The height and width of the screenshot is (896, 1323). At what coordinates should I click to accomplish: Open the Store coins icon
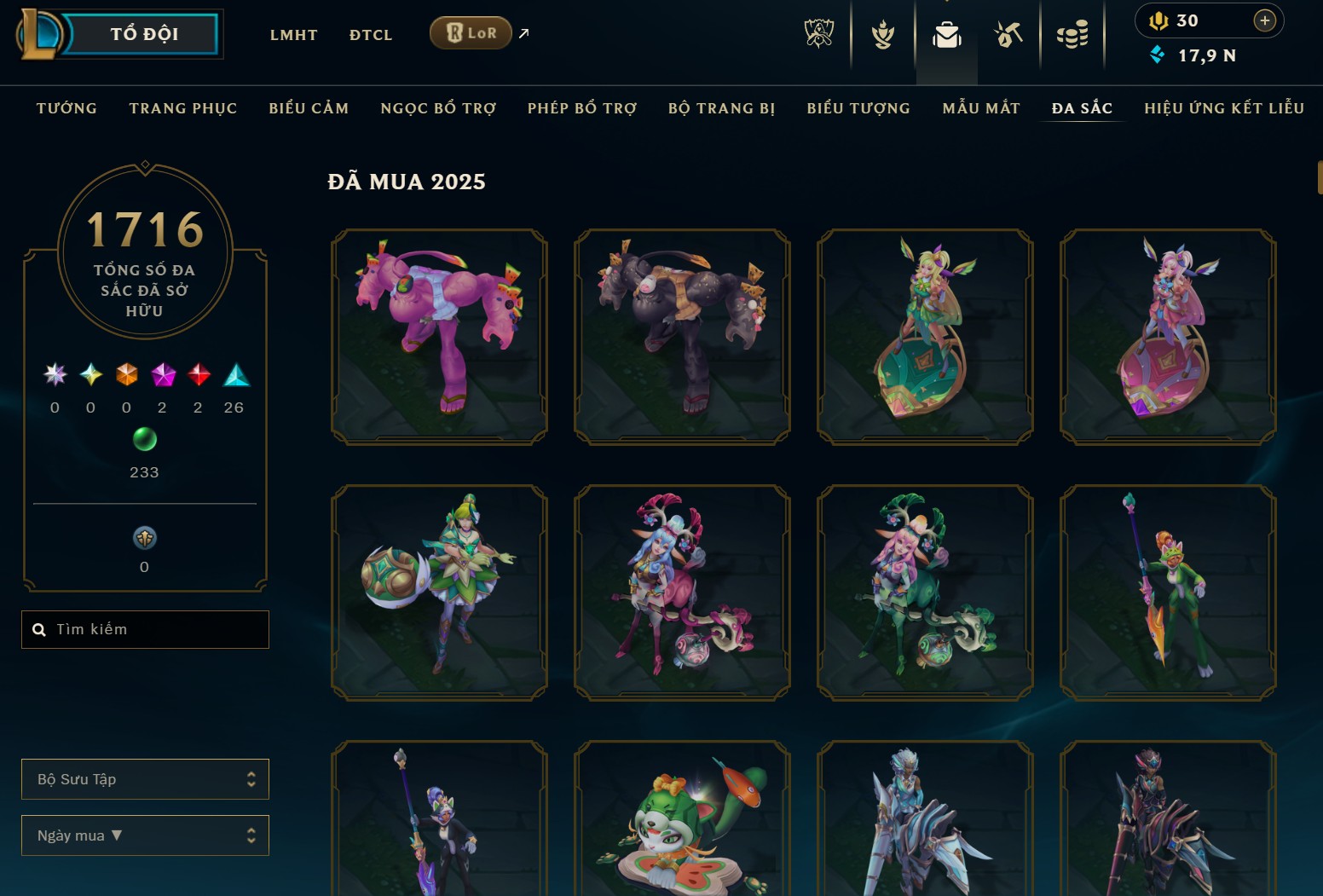(1073, 34)
